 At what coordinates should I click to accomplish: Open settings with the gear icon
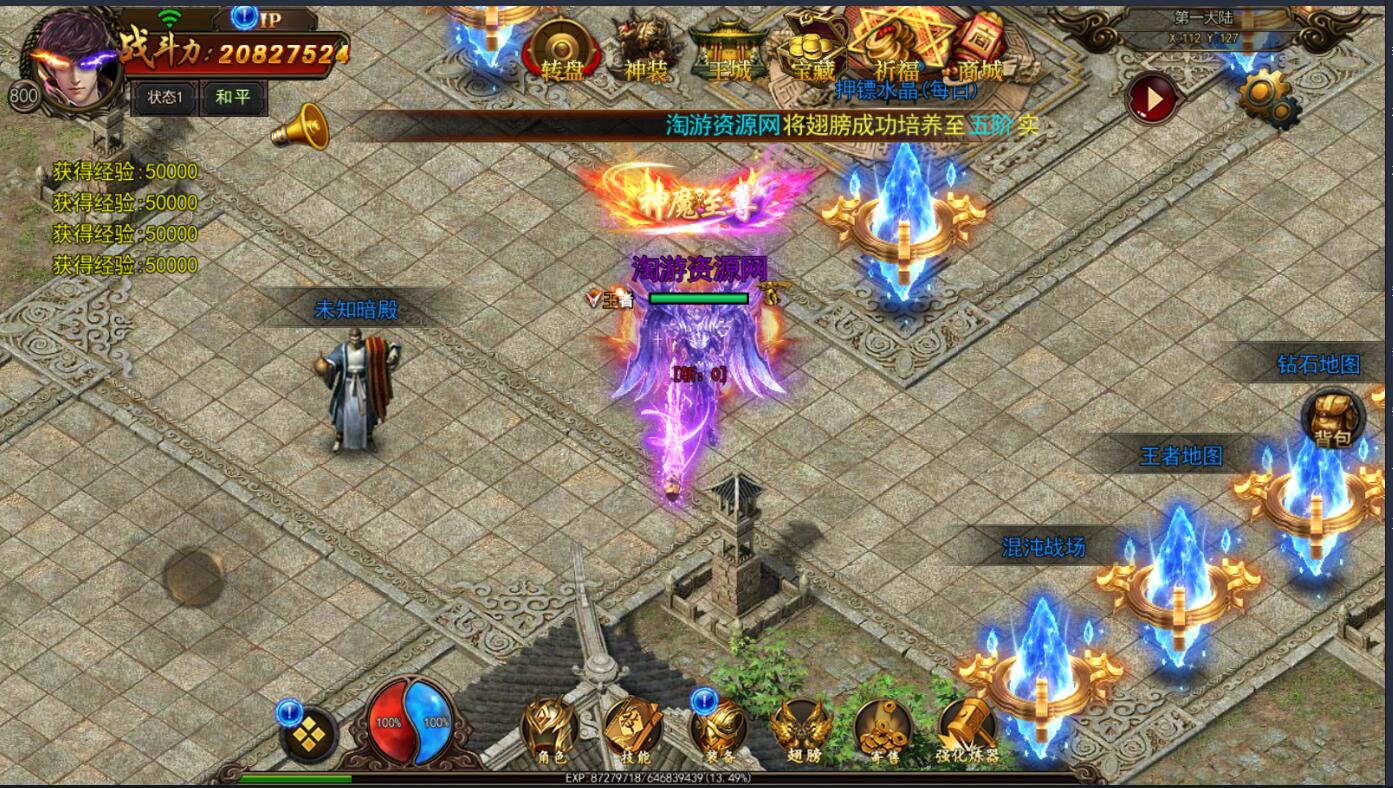(1269, 98)
